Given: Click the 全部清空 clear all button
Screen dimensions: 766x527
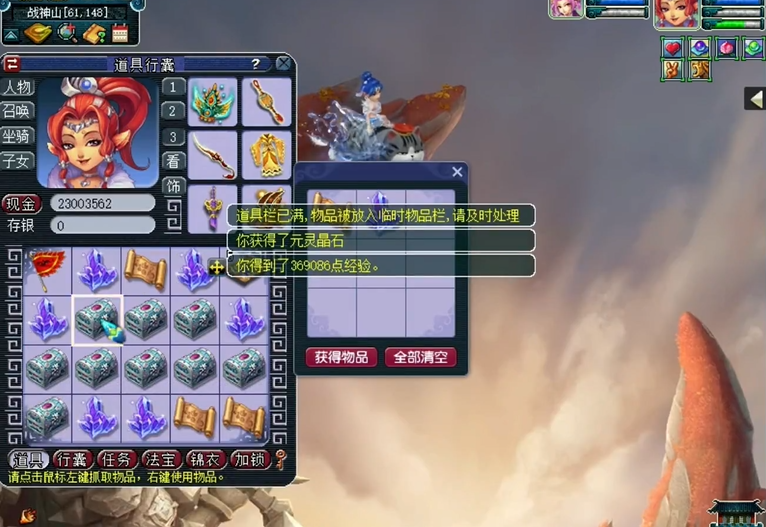Looking at the screenshot, I should tap(420, 357).
